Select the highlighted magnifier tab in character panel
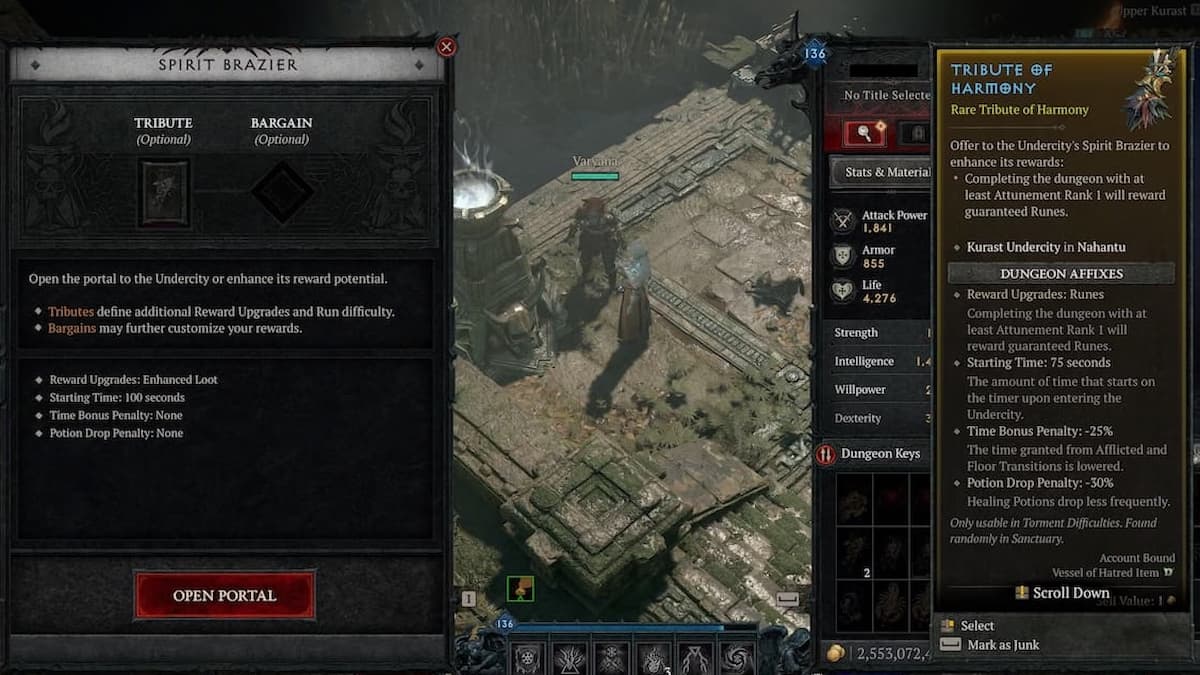Viewport: 1200px width, 675px height. (863, 132)
